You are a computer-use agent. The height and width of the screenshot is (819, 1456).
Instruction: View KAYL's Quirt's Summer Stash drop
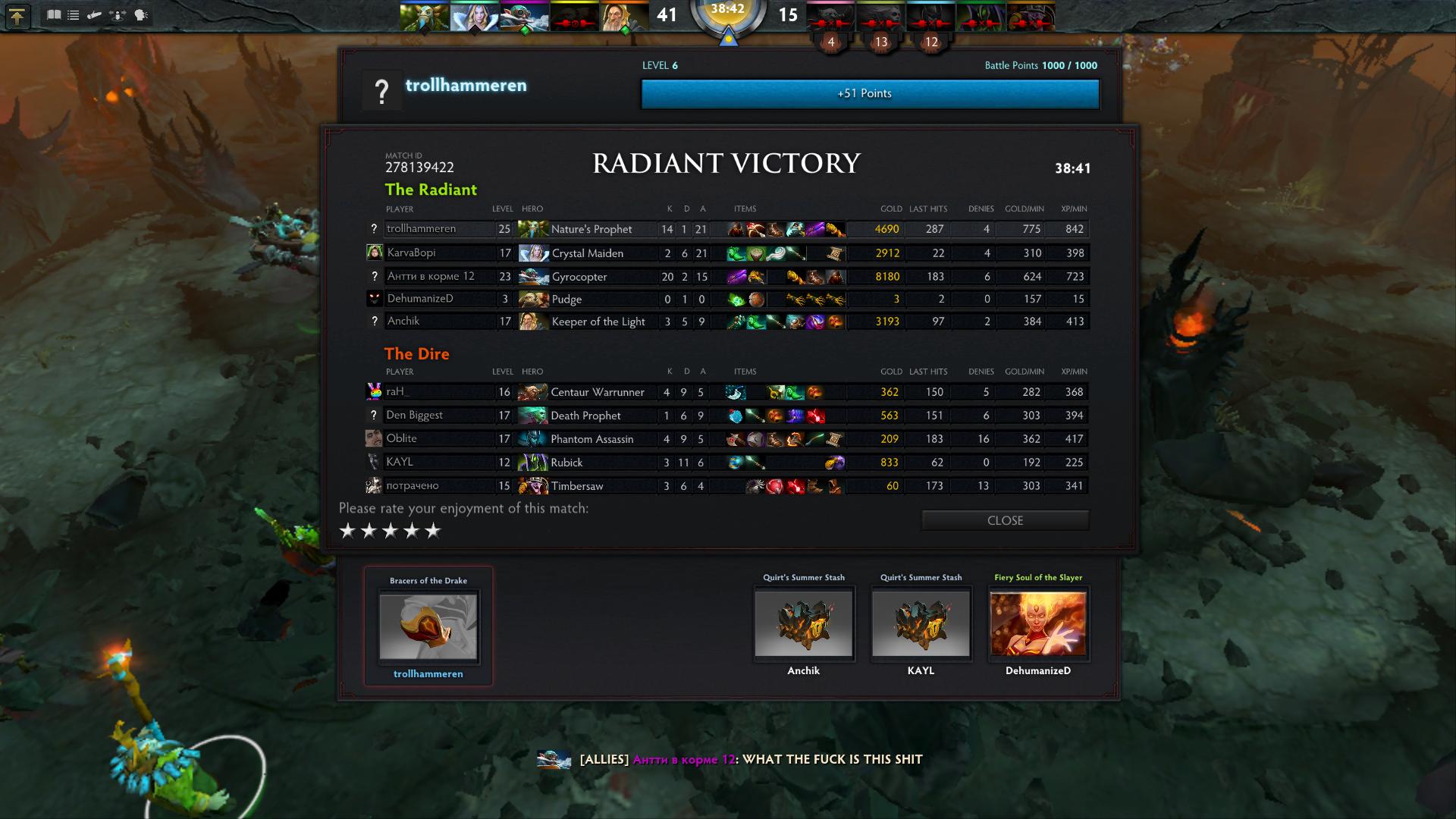tap(921, 623)
